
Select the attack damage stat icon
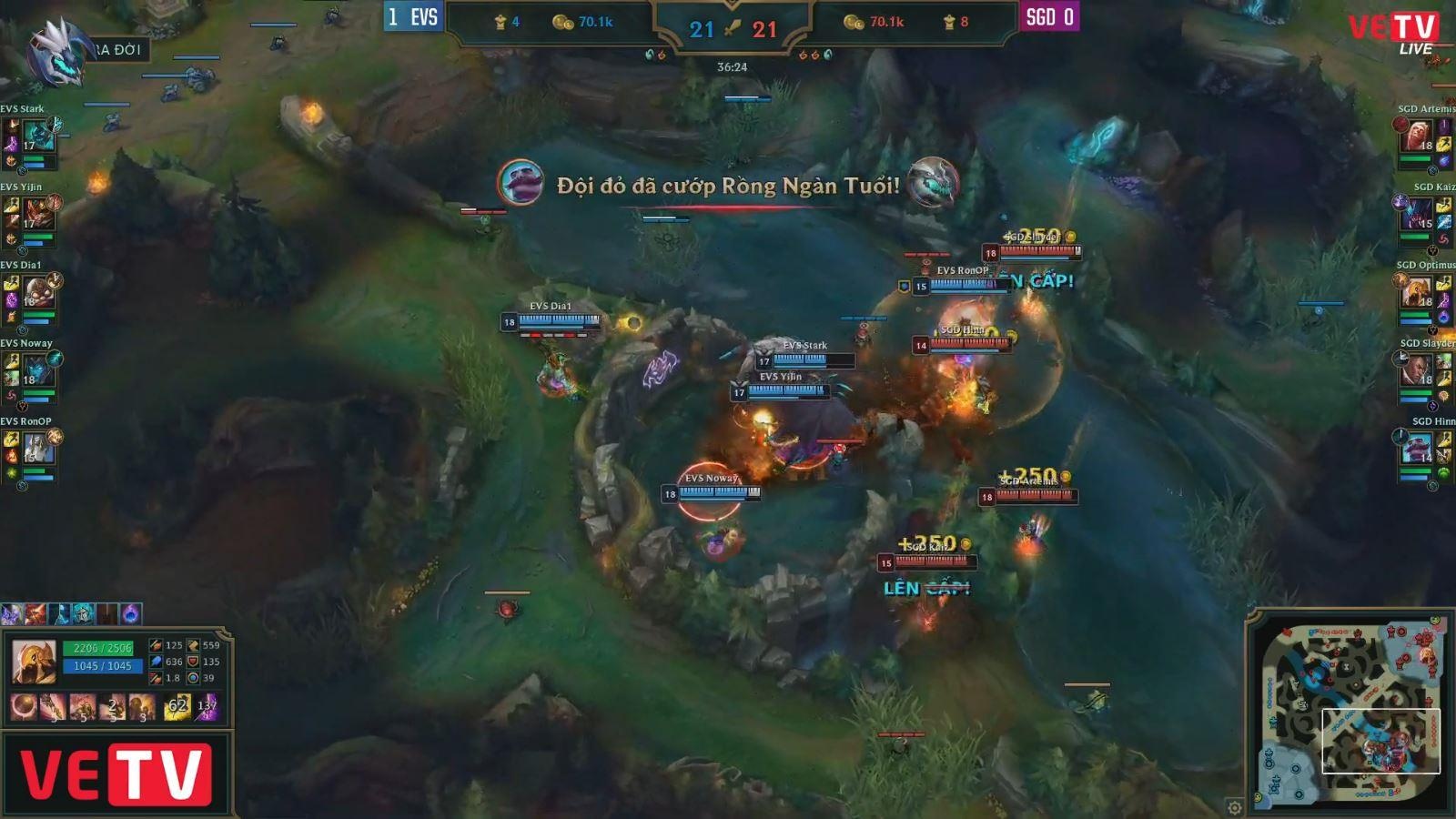pos(157,645)
